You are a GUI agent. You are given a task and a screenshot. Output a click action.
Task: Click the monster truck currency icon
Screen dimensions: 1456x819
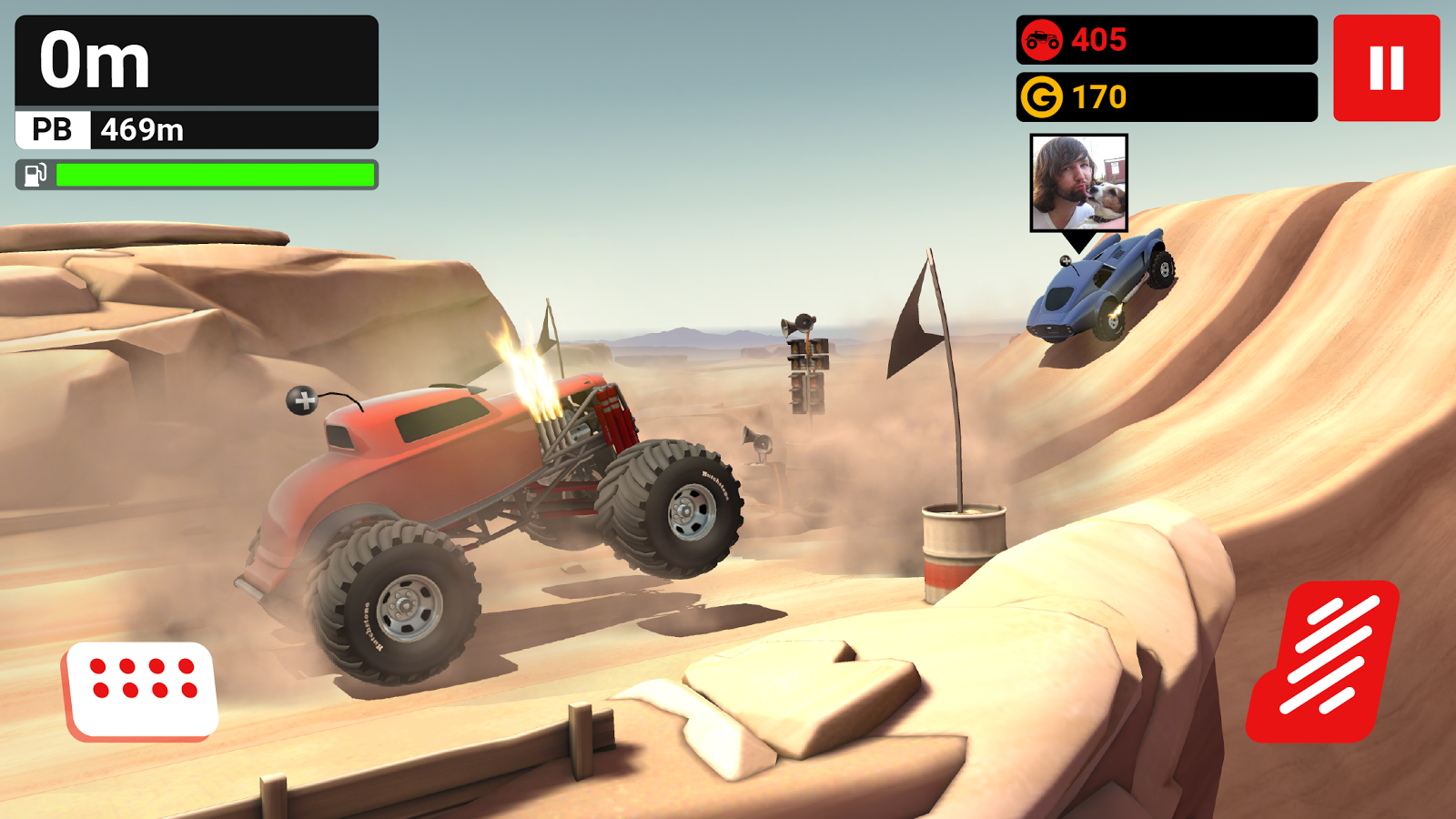tap(1044, 39)
